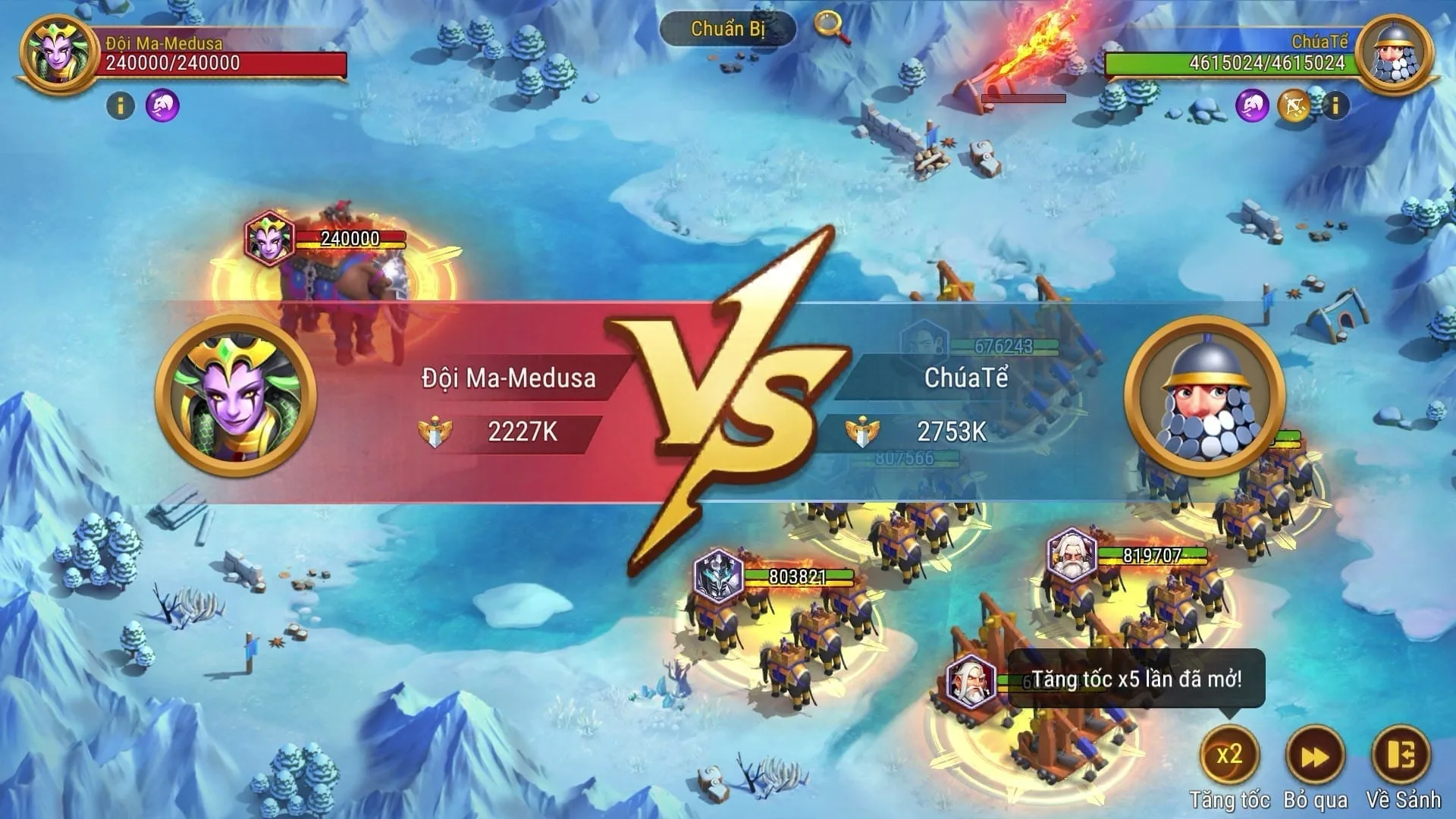View Medusa team's purple cavalry buff
Viewport: 1456px width, 819px height.
coord(162,105)
